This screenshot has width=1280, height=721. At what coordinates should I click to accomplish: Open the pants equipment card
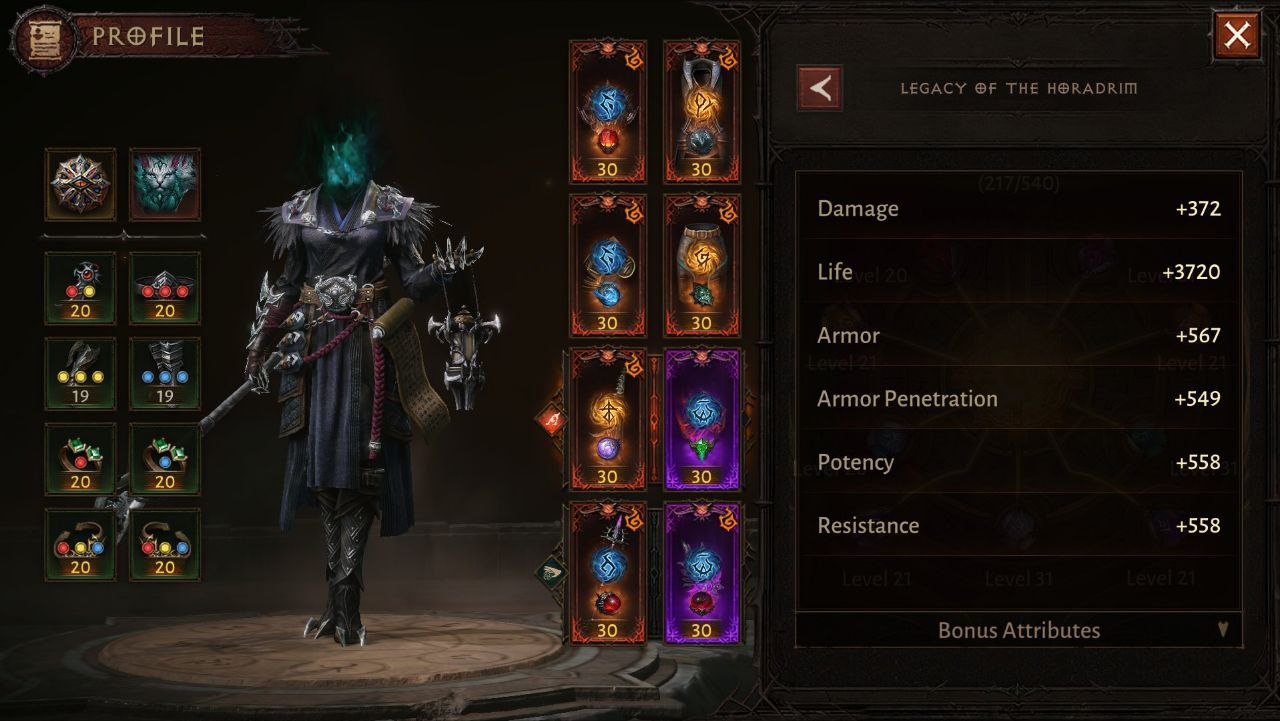pos(701,265)
